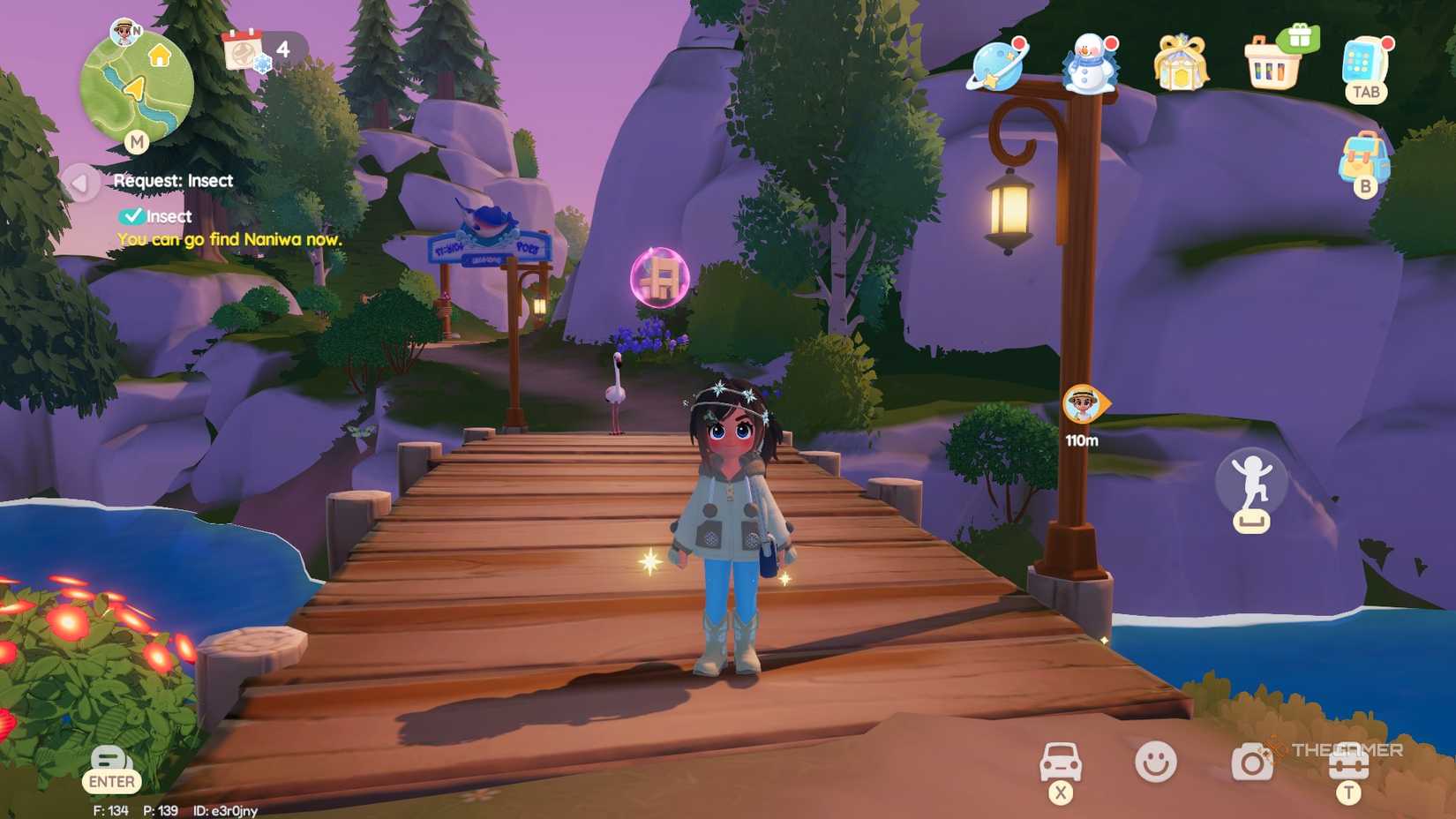Open the golden gift box rewards
The image size is (1456, 819).
point(1182,62)
